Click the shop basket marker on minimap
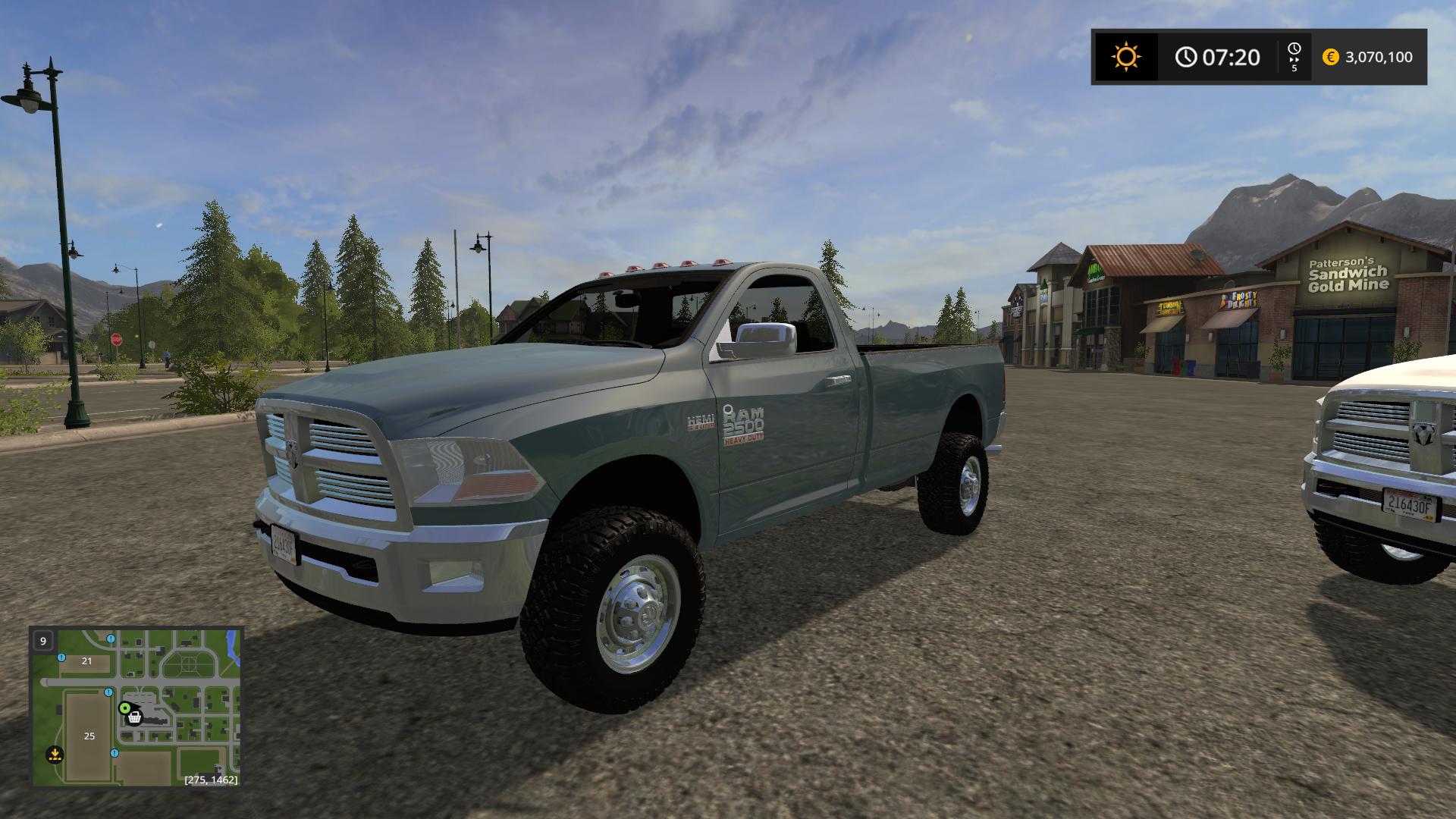The height and width of the screenshot is (819, 1456). coord(135,717)
